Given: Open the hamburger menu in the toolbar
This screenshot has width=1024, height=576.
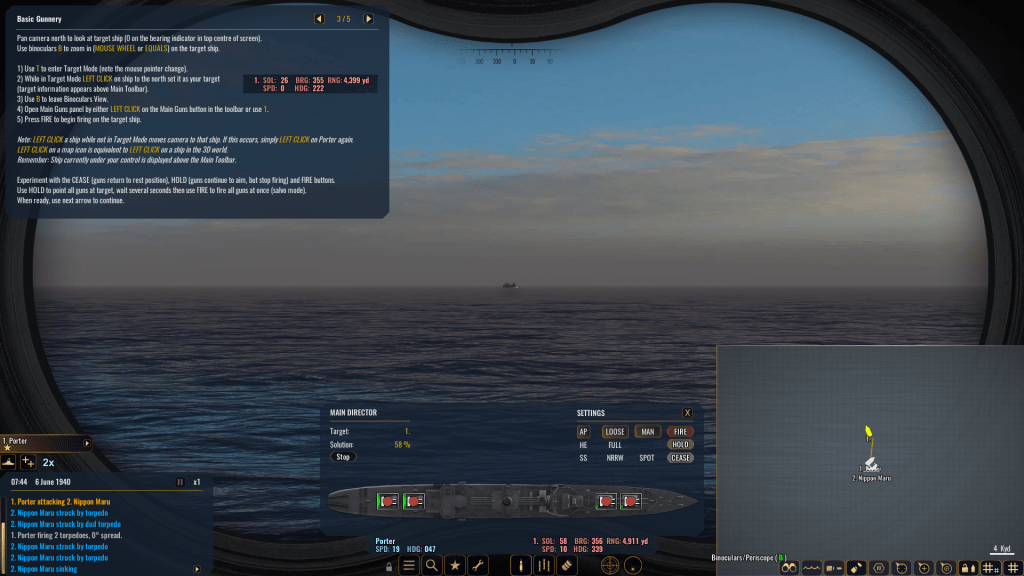Looking at the screenshot, I should [408, 565].
